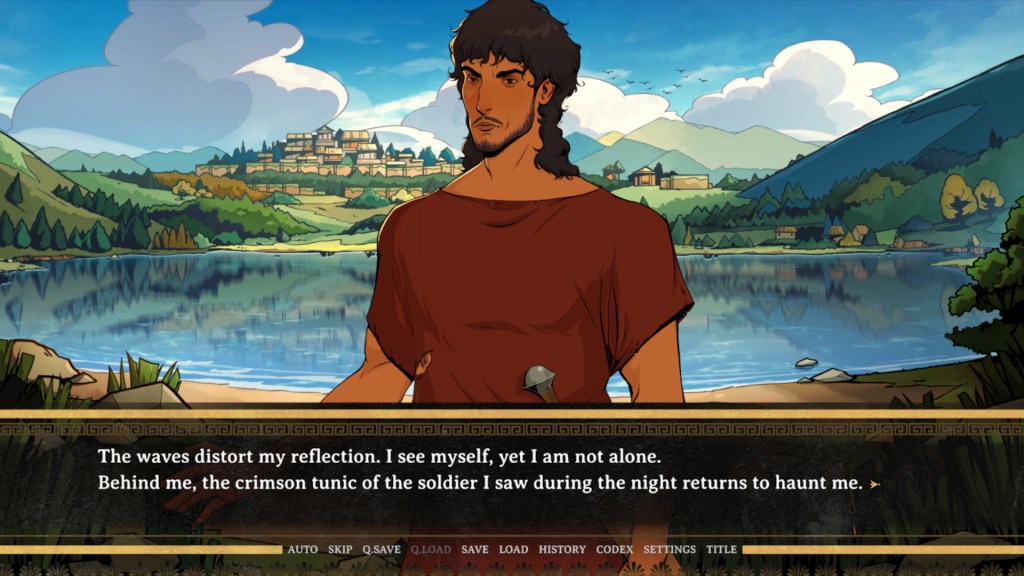Open the Codex

(614, 549)
